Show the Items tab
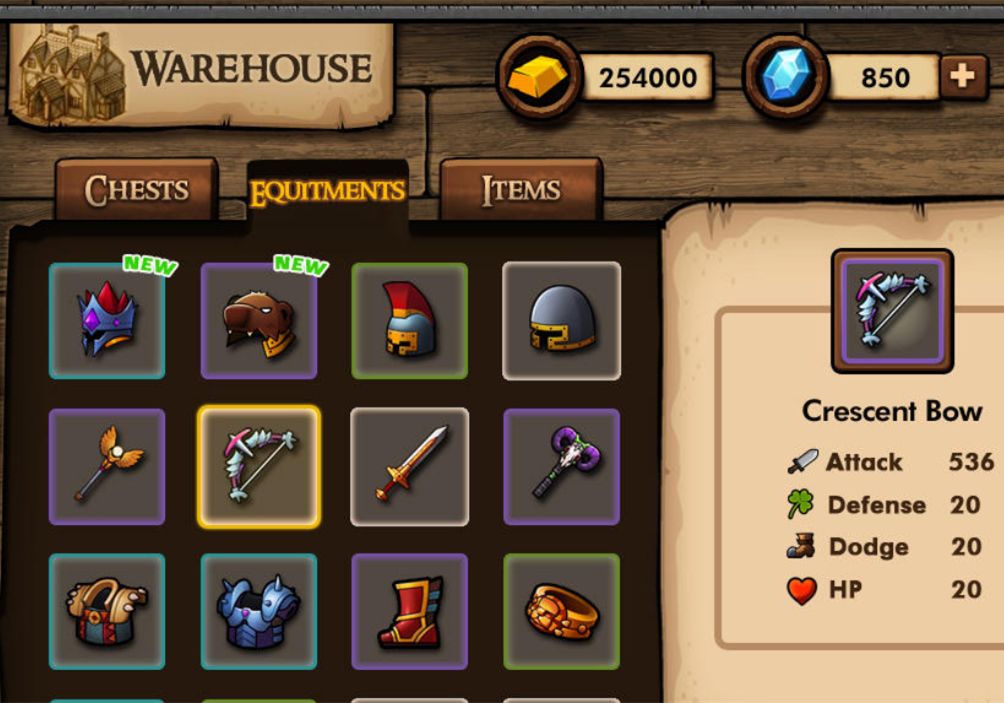Viewport: 1004px width, 703px height. [520, 190]
